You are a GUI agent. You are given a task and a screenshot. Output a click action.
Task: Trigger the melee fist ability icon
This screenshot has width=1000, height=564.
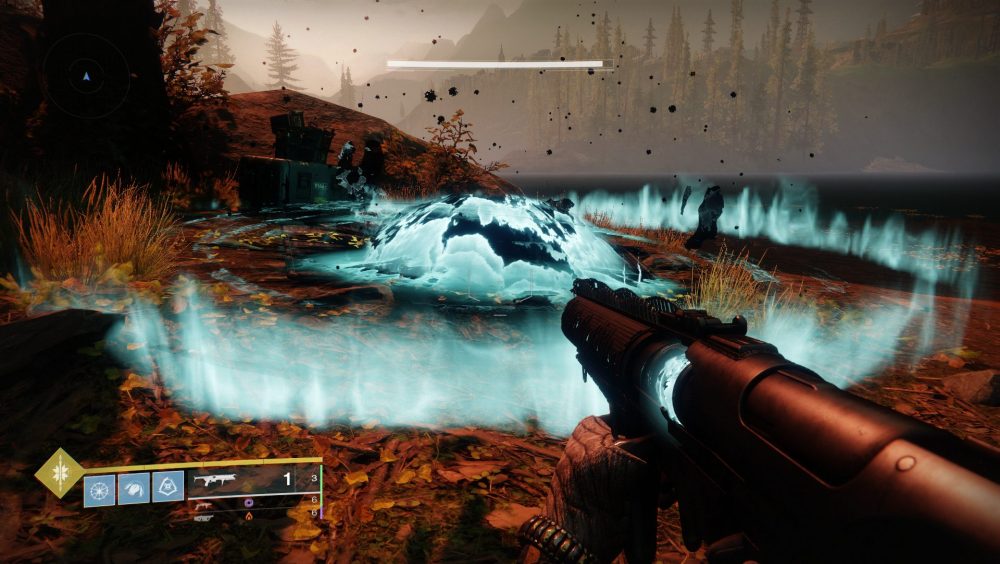click(x=134, y=487)
